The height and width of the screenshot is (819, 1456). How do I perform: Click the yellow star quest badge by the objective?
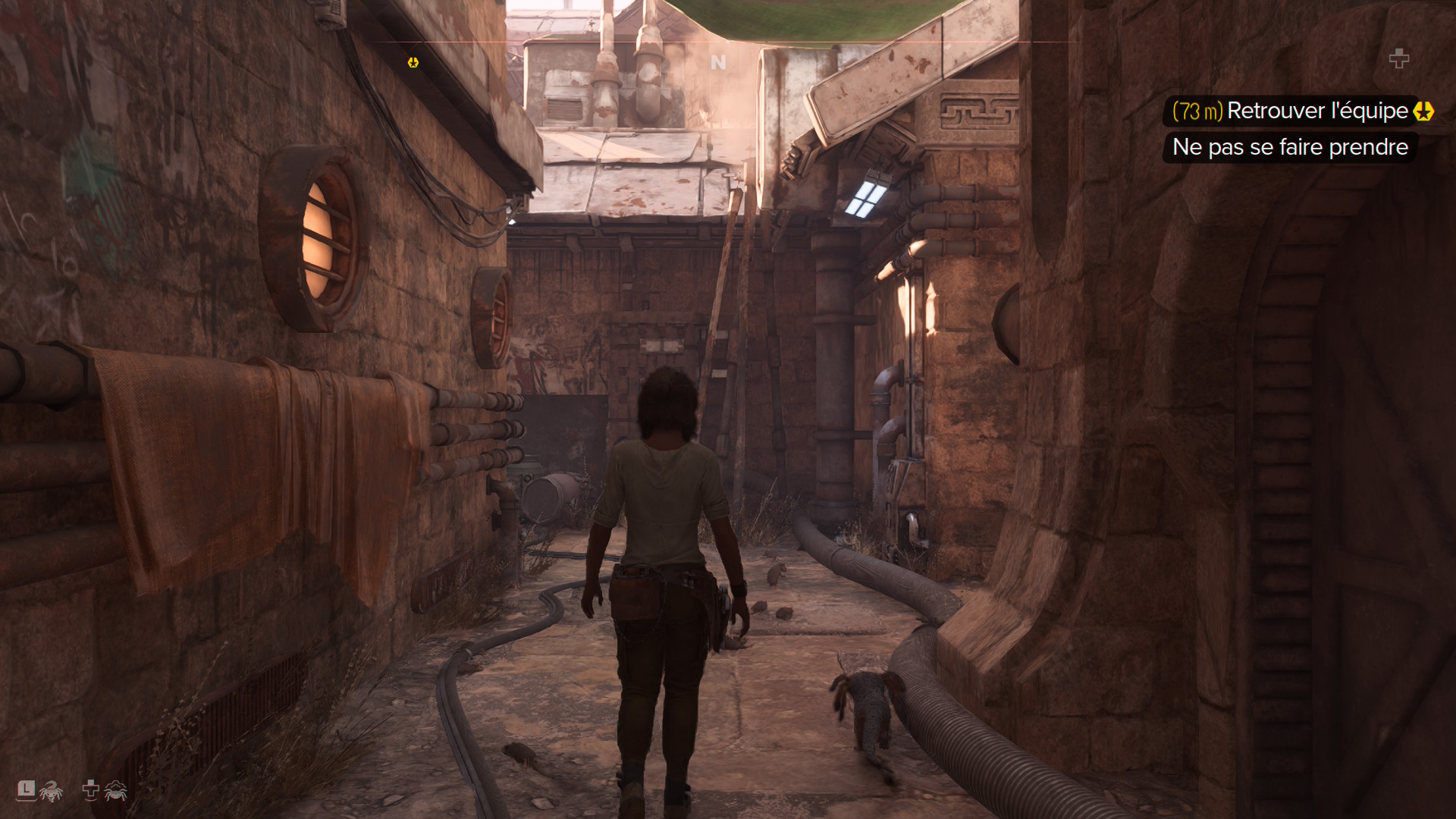1423,111
